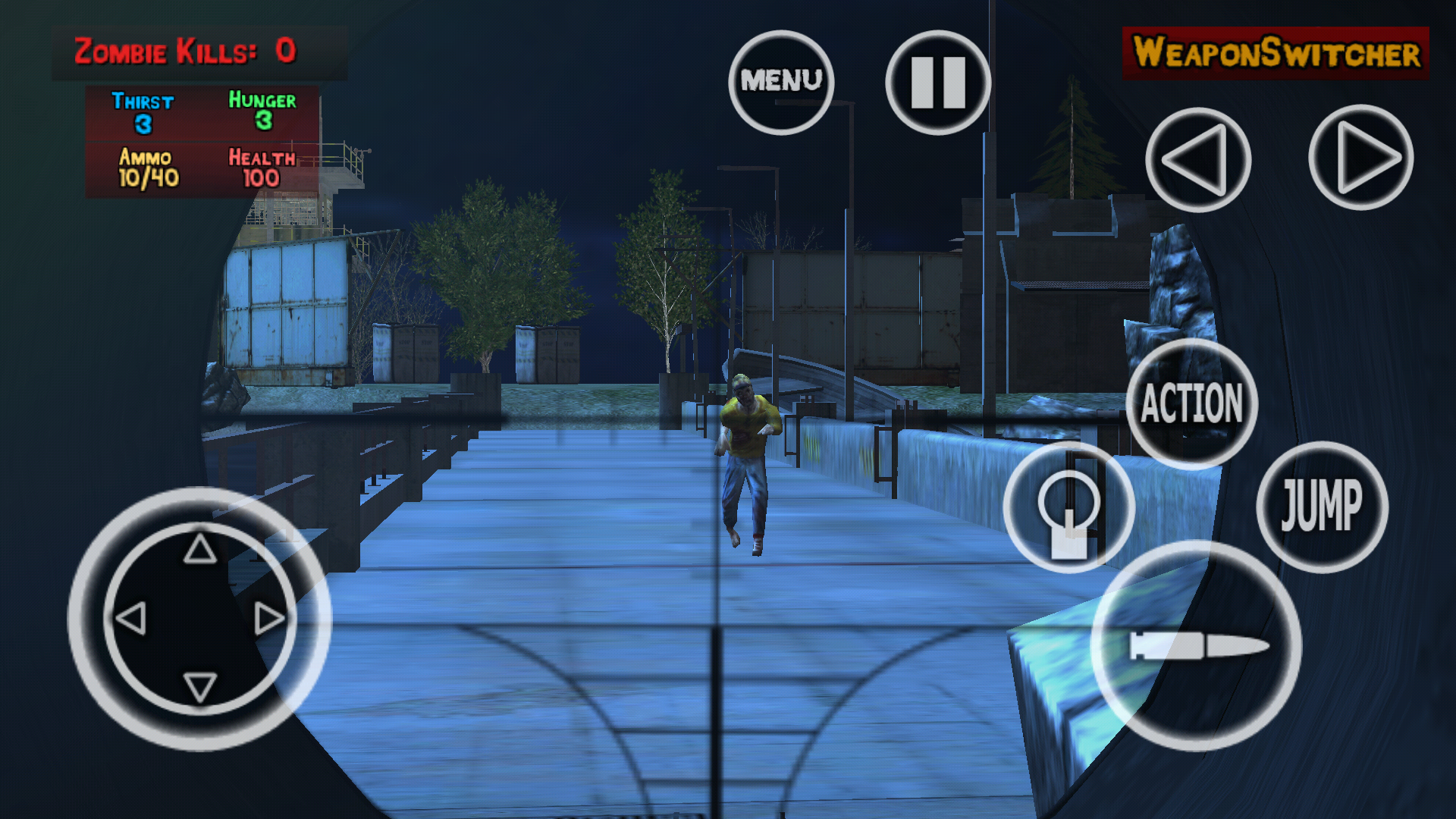Pause the game with the pause icon
This screenshot has width=1456, height=819.
tap(937, 78)
